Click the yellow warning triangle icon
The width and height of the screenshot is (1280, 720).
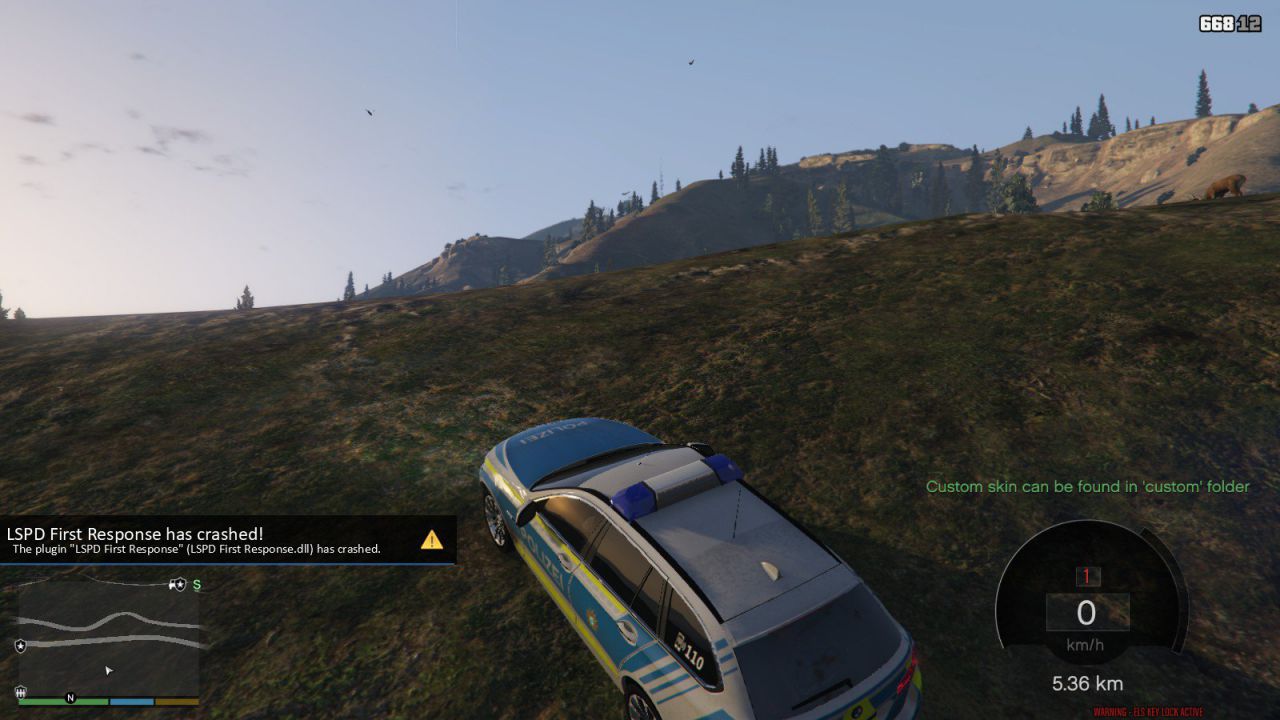point(432,540)
